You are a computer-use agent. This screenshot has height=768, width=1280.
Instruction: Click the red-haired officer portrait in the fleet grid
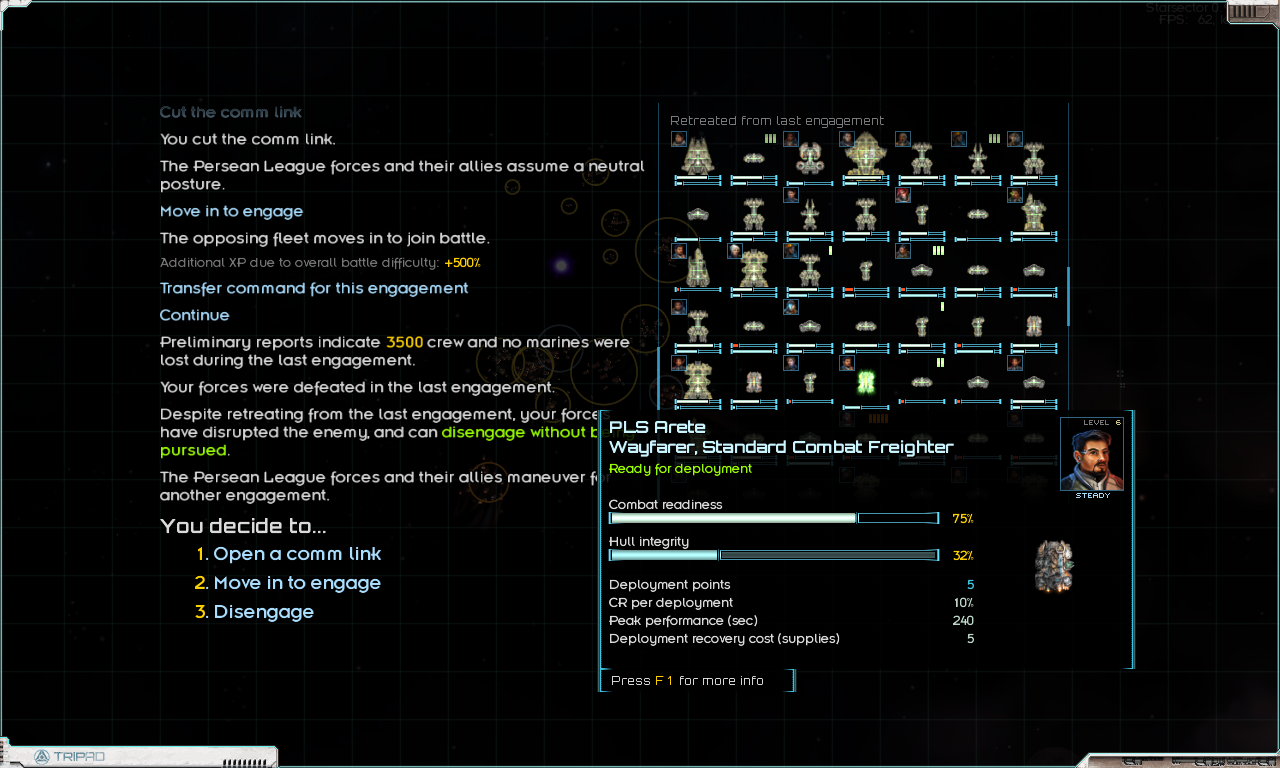click(902, 195)
